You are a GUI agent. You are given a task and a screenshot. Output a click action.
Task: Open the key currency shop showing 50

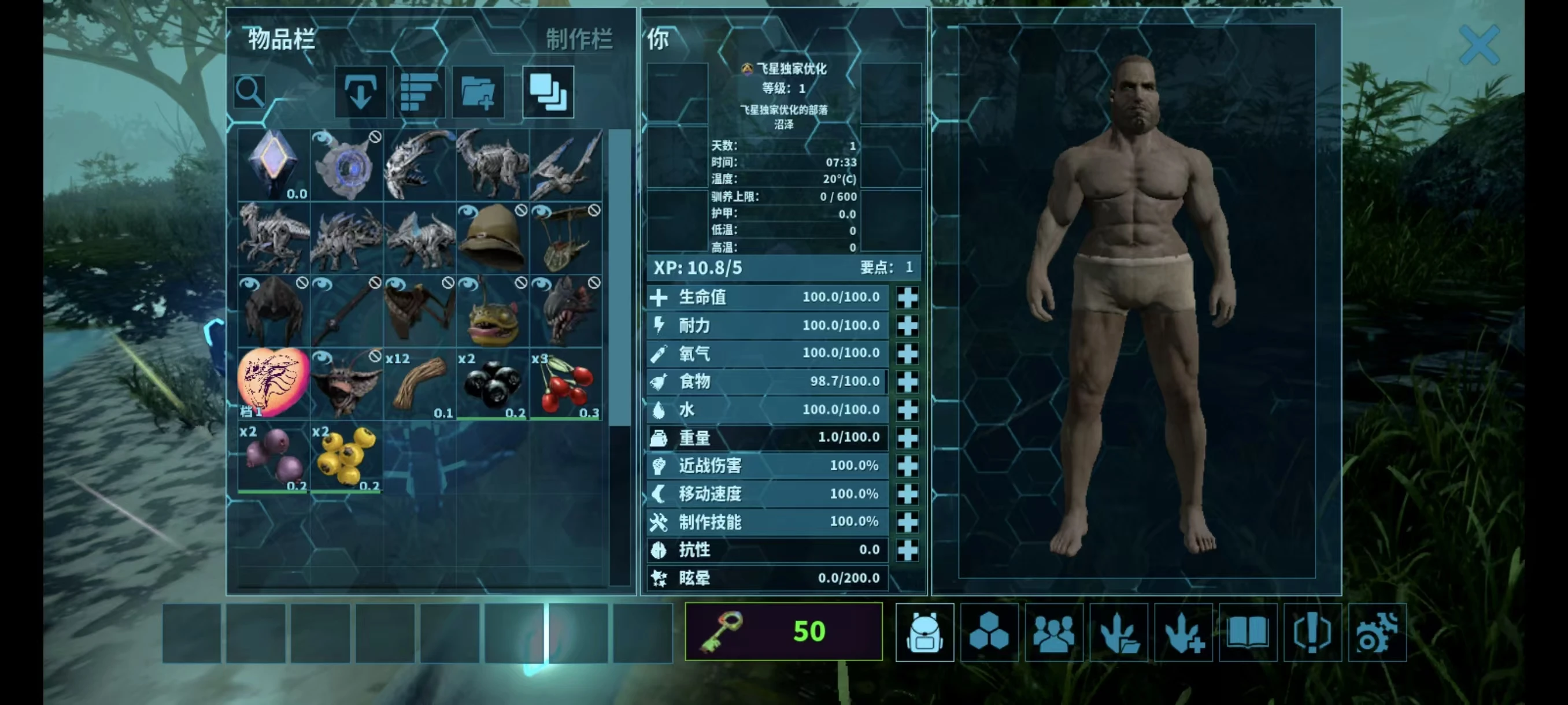coord(783,632)
